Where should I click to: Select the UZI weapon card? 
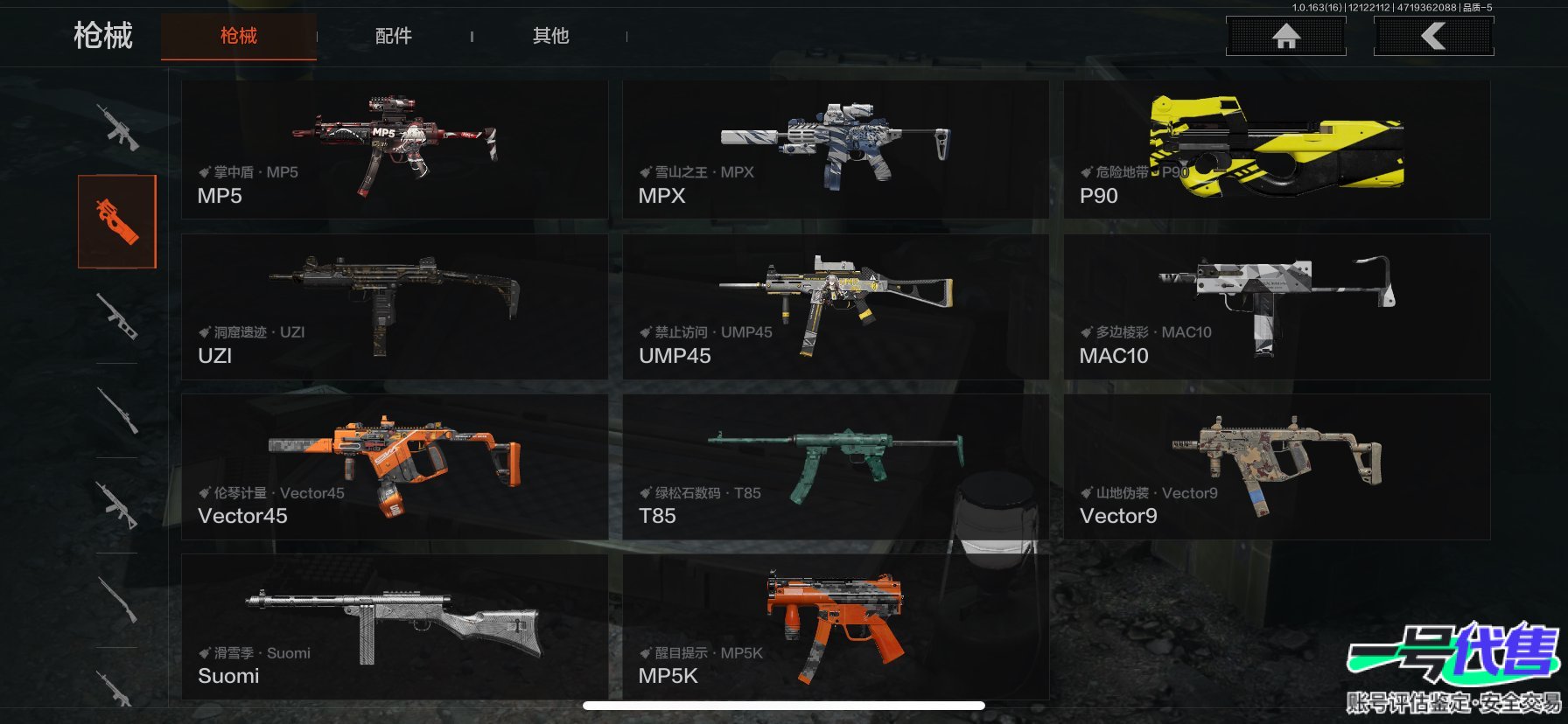(x=395, y=306)
